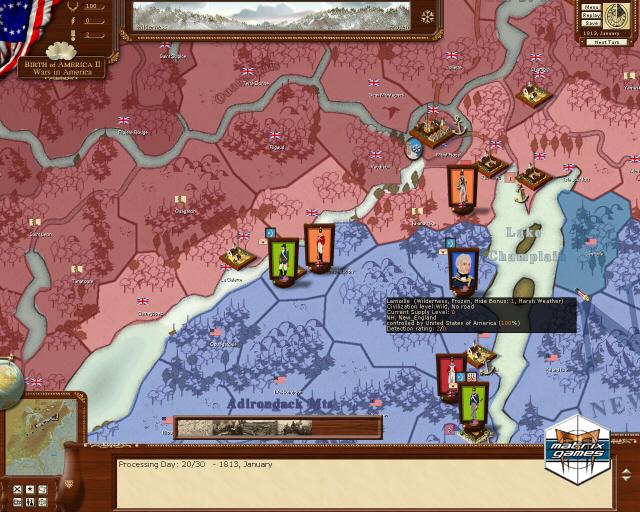640x512 pixels.
Task: Save the current game
Action: (590, 24)
